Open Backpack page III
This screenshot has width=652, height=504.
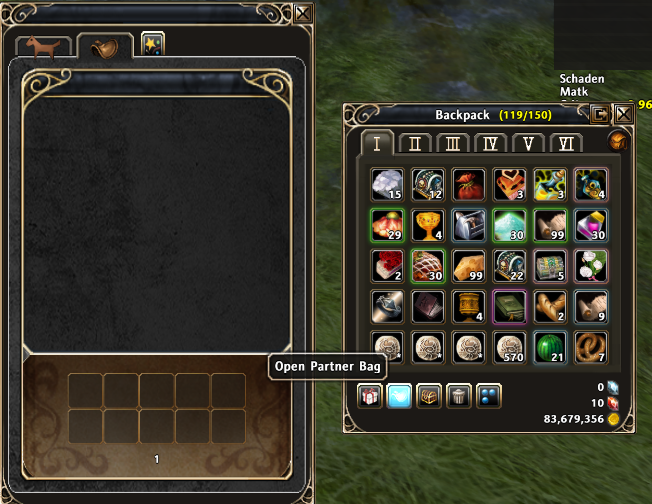453,143
